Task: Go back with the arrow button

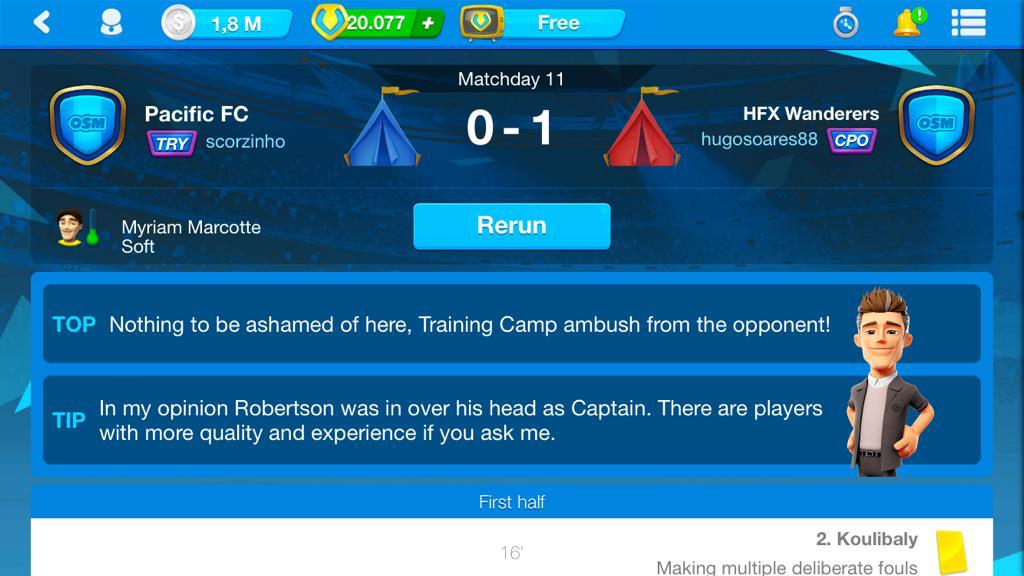Action: point(42,22)
